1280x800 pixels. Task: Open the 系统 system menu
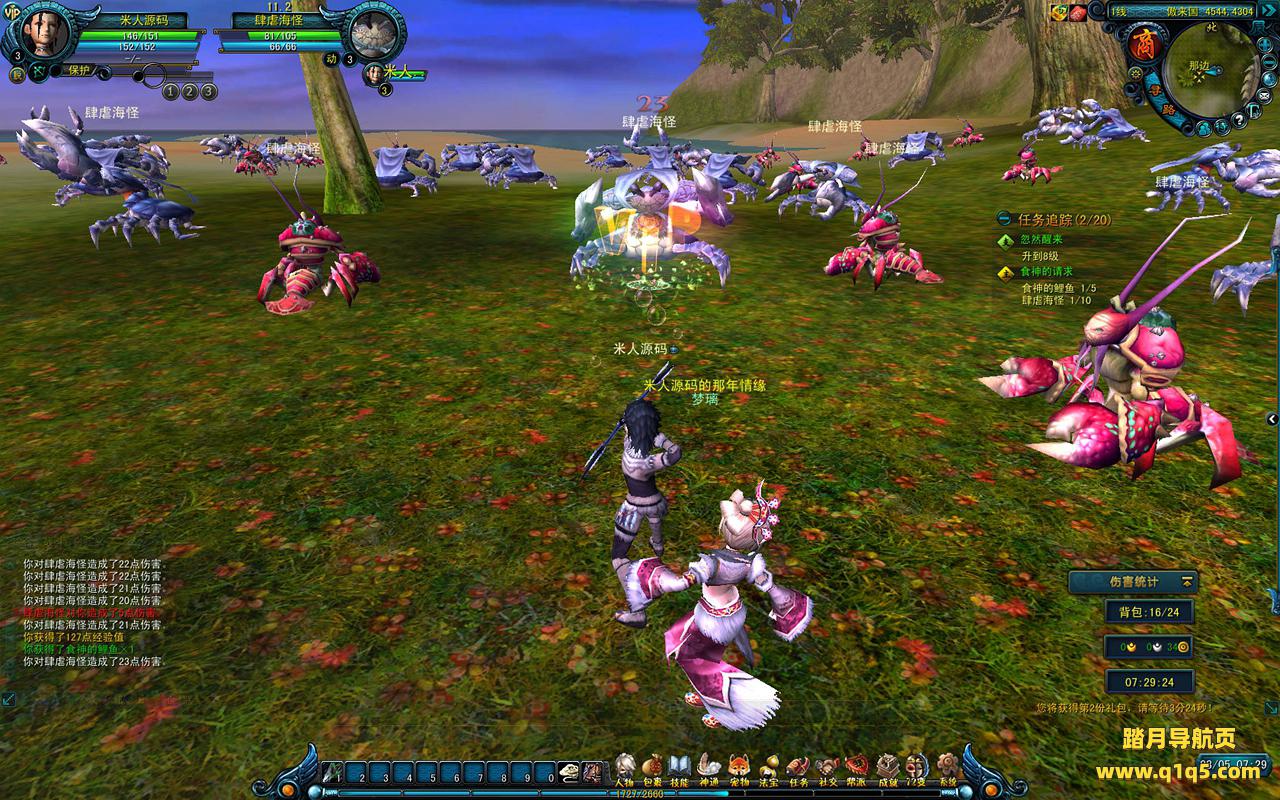click(945, 768)
